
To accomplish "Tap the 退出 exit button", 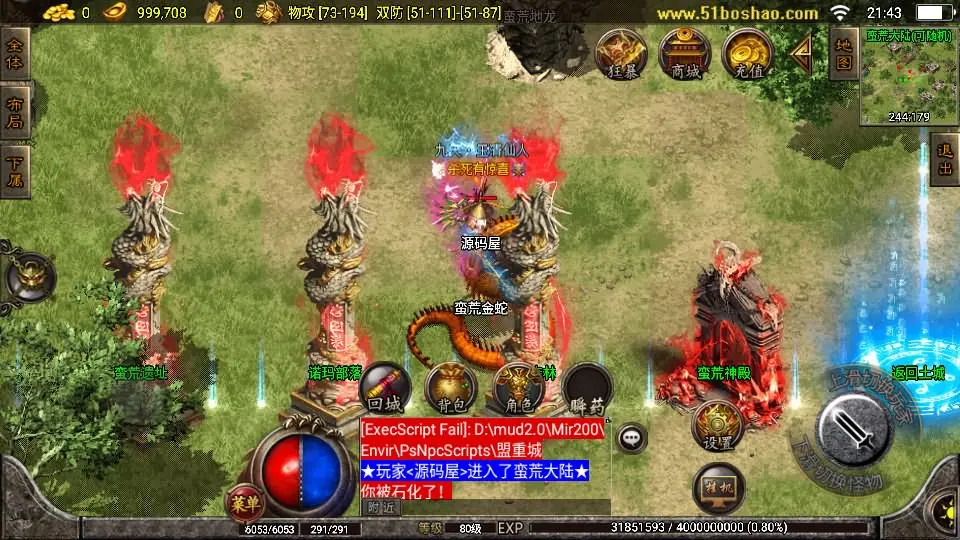I will [944, 160].
